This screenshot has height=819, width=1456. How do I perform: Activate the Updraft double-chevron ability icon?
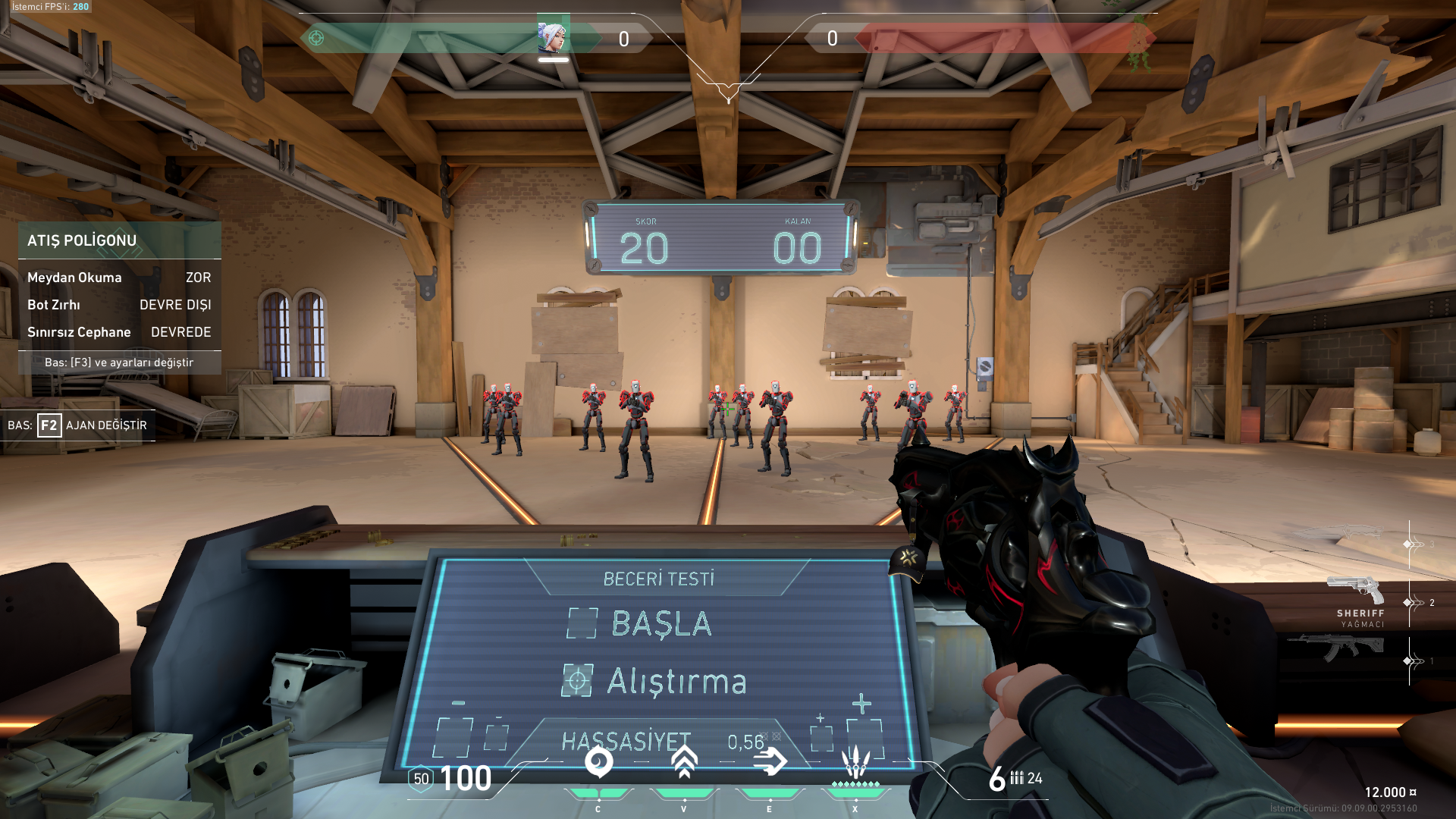(x=684, y=762)
